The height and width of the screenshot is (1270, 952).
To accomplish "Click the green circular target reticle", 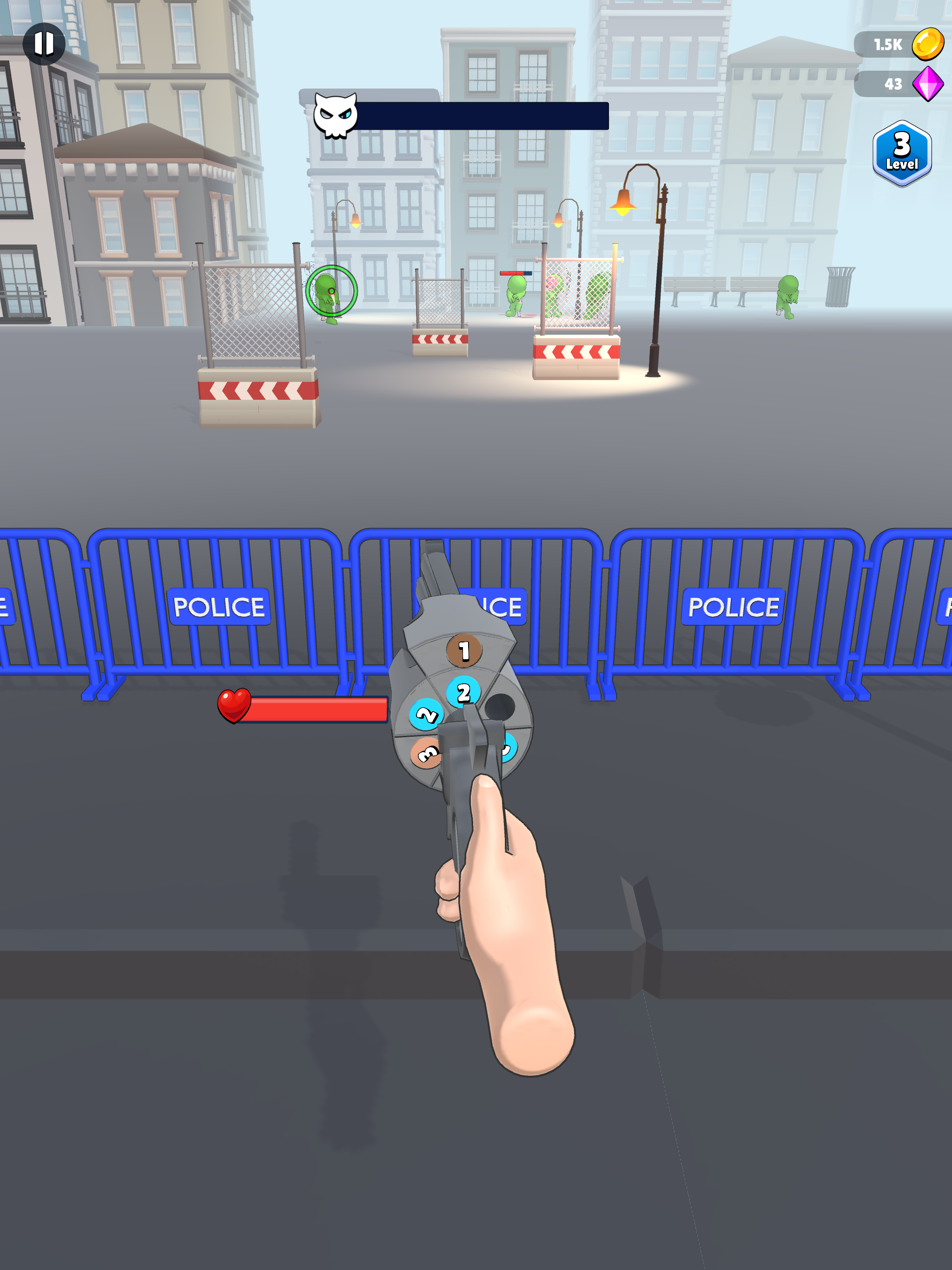I will coord(332,291).
